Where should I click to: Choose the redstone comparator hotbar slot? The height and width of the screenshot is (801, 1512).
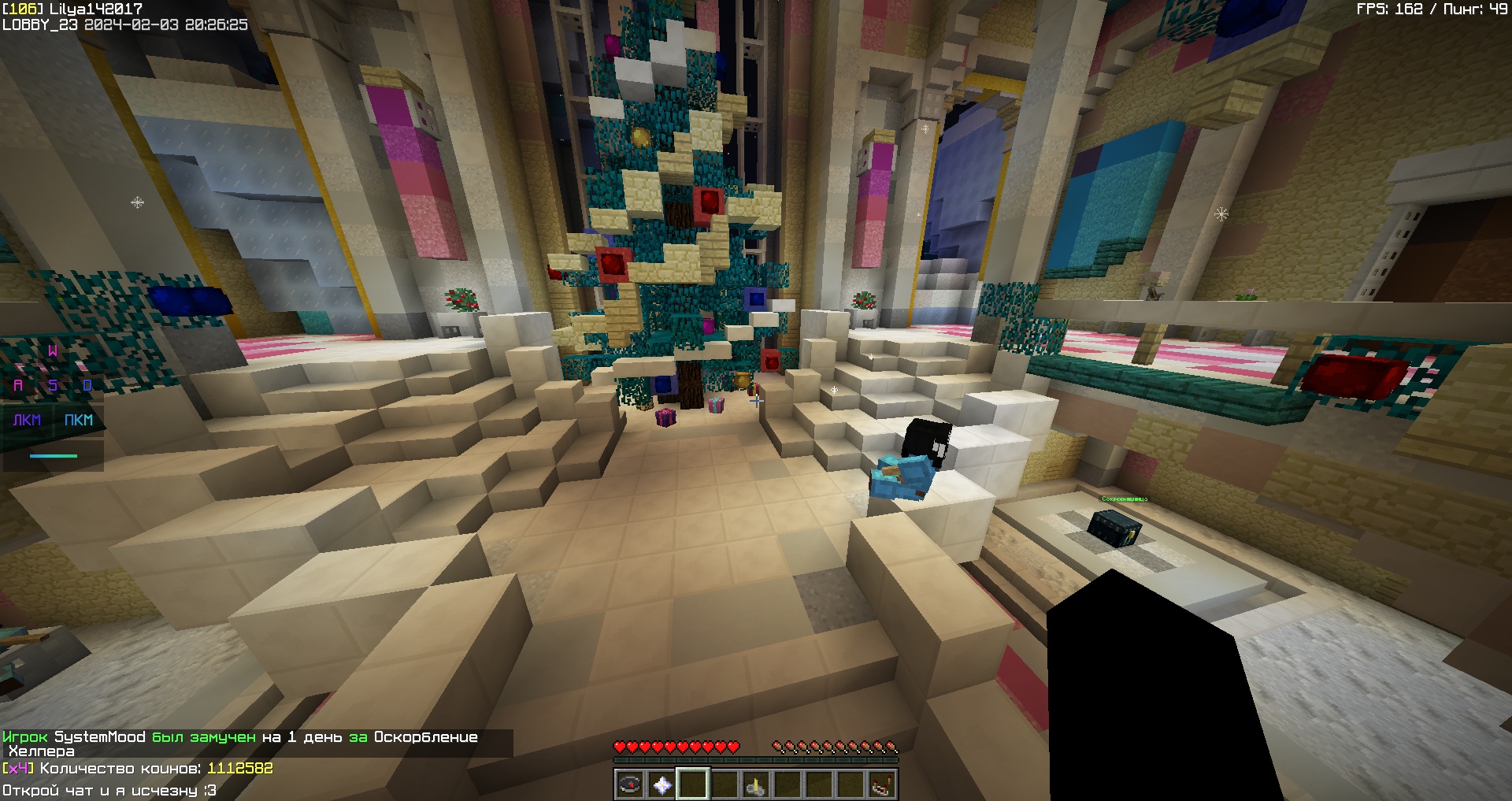click(881, 784)
